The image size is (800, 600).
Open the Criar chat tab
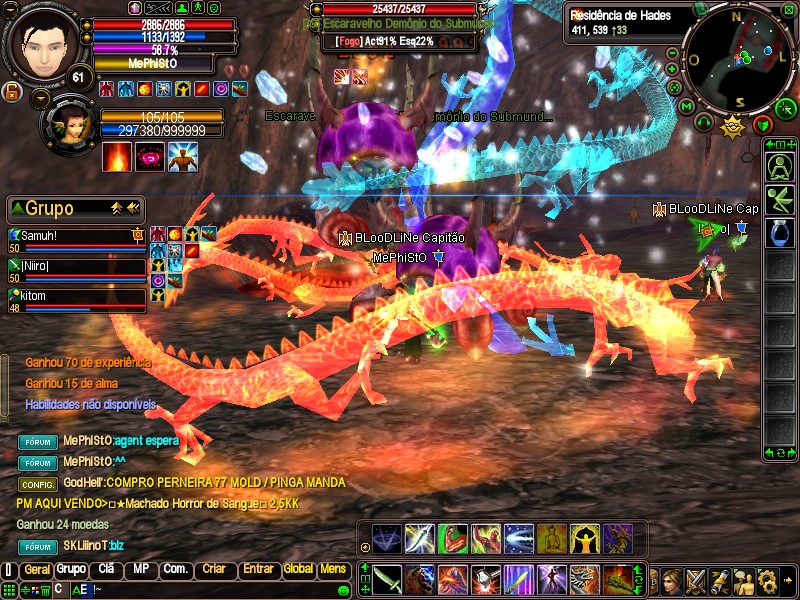click(x=214, y=569)
